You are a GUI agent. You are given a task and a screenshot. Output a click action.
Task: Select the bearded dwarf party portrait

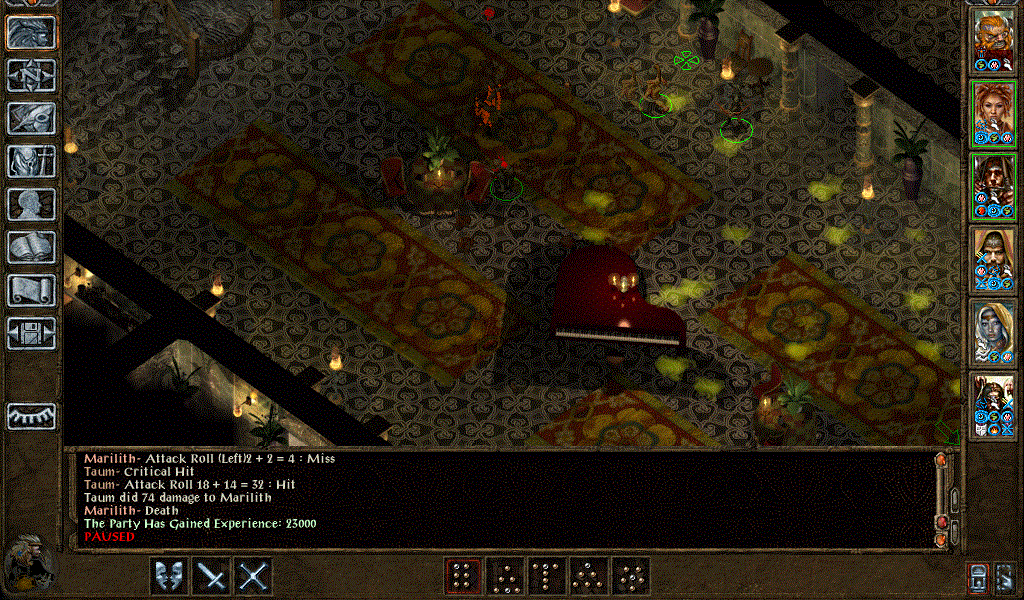tap(993, 40)
